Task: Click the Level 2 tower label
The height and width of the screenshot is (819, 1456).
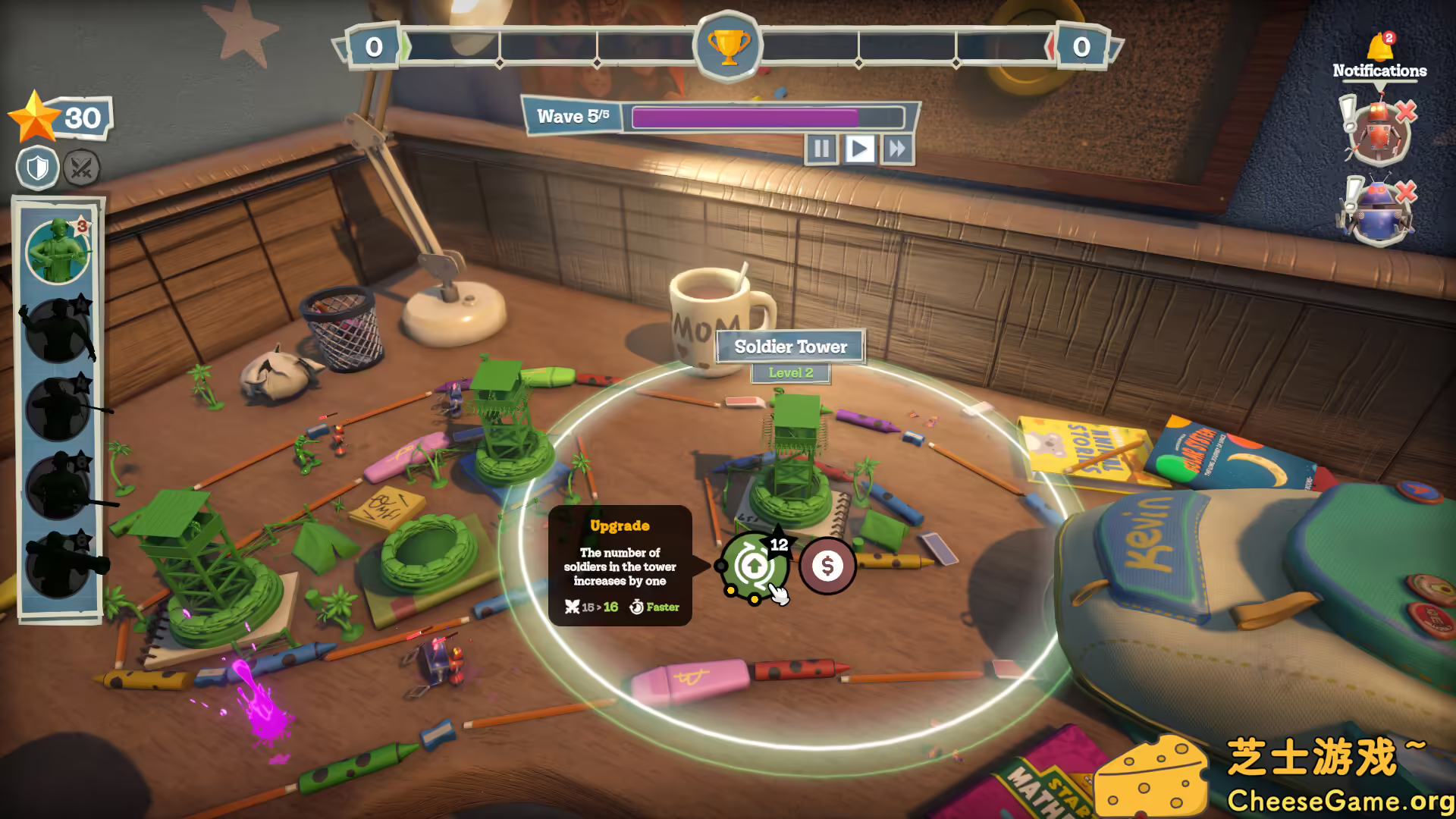Action: point(792,372)
